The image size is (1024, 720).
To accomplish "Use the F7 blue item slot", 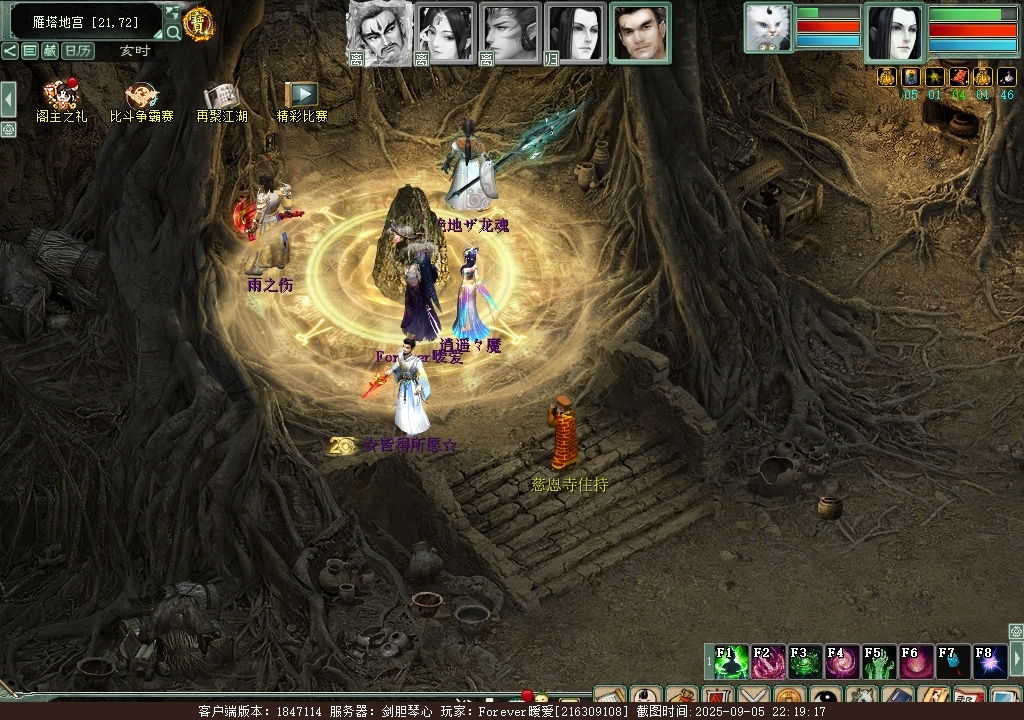I will [952, 662].
